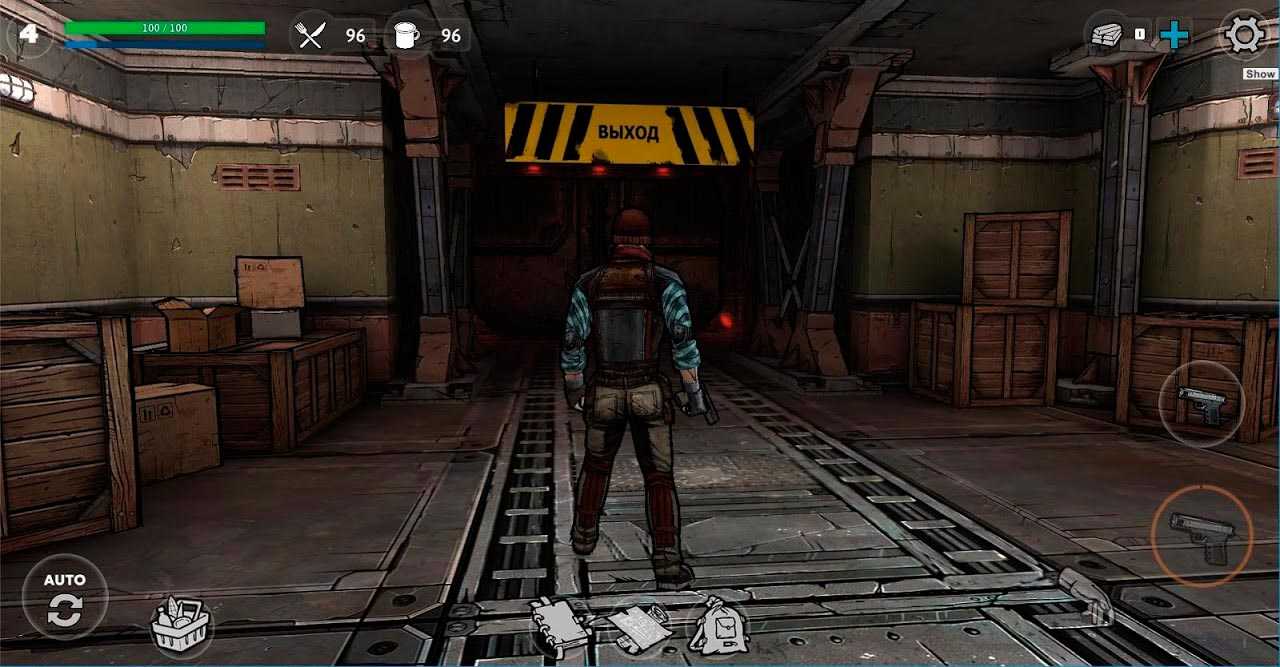Screen dimensions: 1280x667
Task: Open the notebook journal
Action: (x=561, y=622)
